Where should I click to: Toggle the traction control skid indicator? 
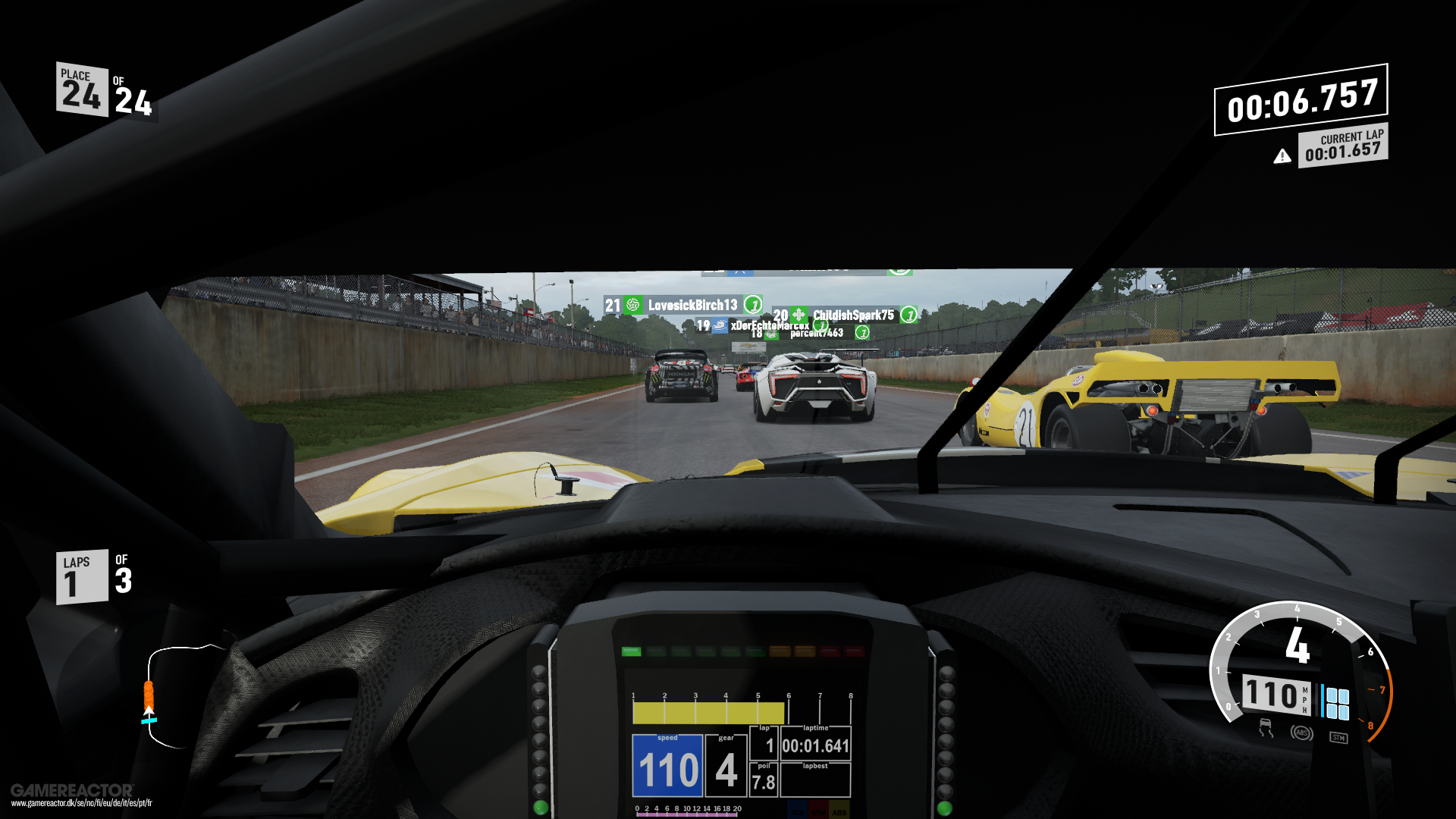point(1266,729)
